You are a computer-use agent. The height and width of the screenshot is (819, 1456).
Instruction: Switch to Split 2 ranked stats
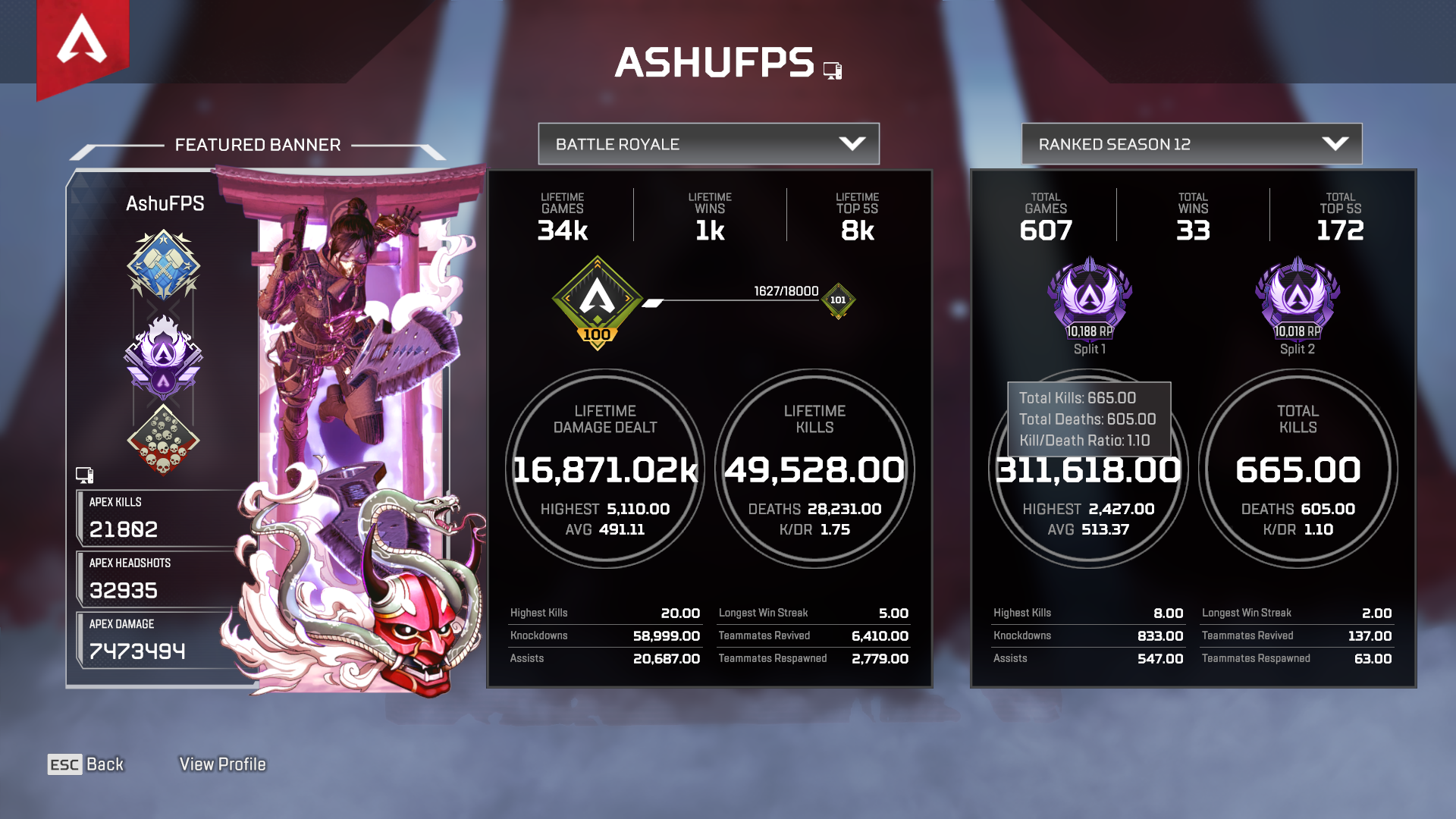click(1297, 350)
